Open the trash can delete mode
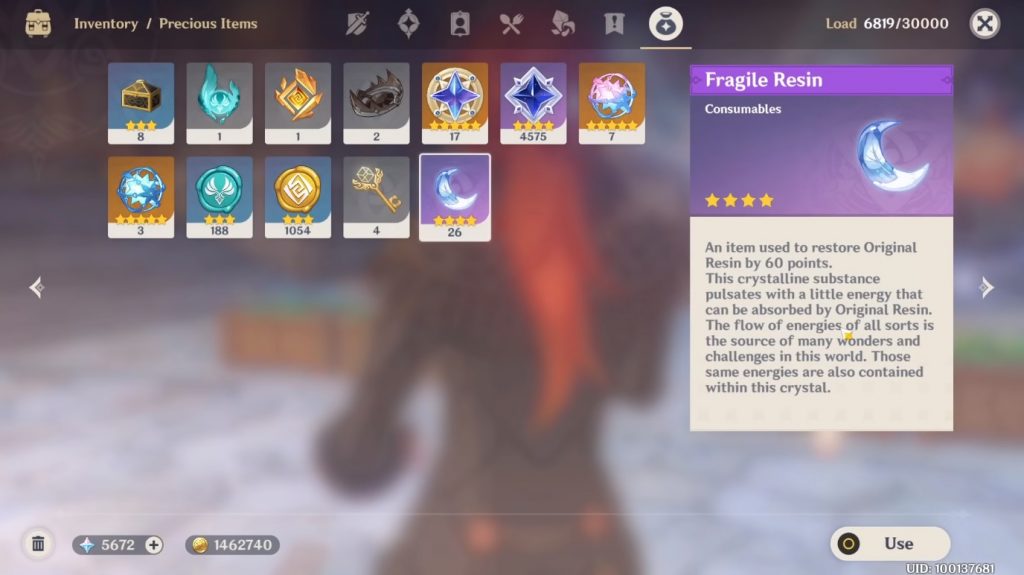 tap(38, 544)
